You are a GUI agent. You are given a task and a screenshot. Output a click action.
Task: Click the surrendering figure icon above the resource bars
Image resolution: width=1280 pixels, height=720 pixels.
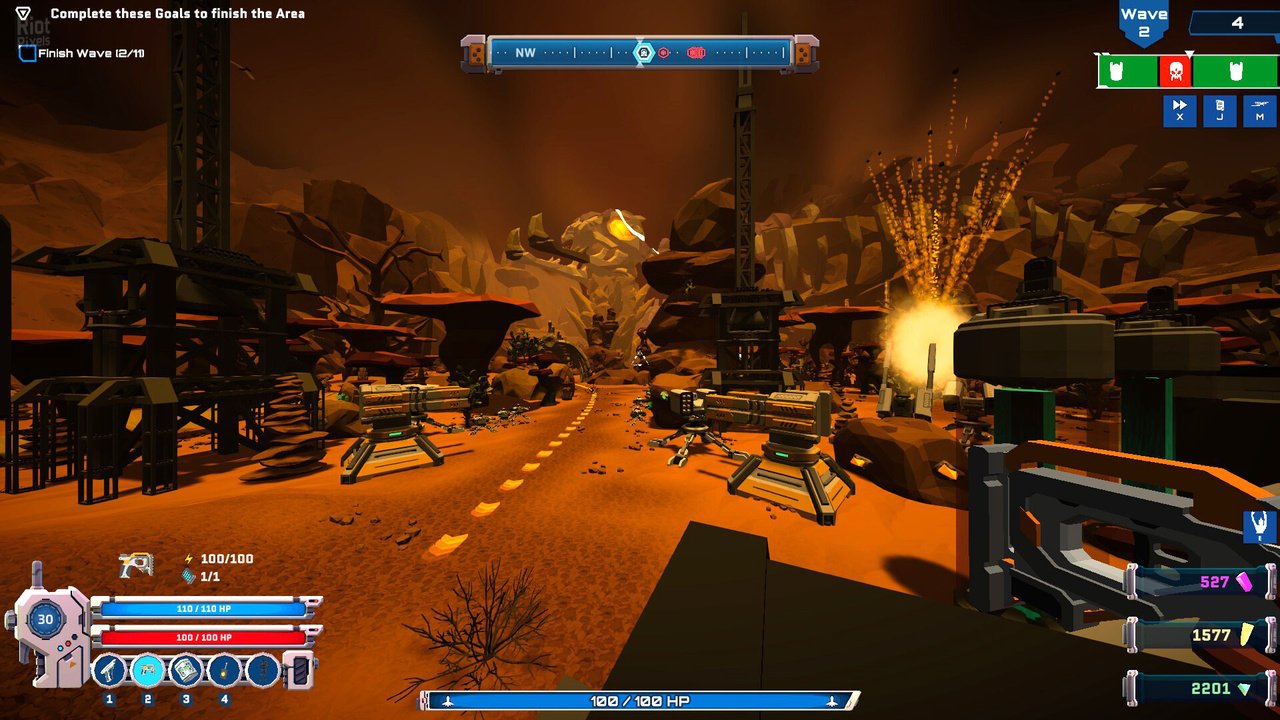pyautogui.click(x=1258, y=527)
